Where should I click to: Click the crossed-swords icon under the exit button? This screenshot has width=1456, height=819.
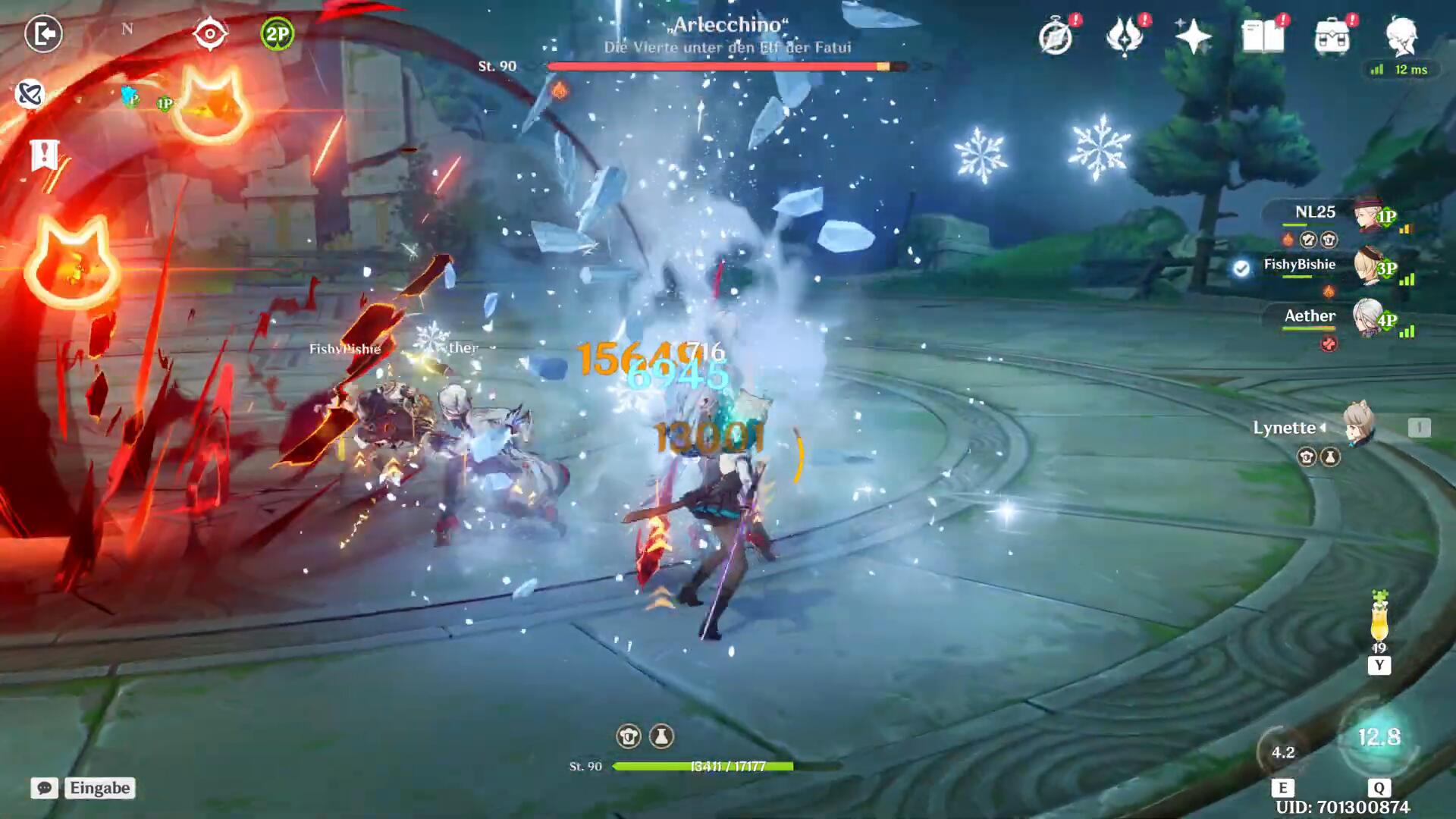pos(30,94)
